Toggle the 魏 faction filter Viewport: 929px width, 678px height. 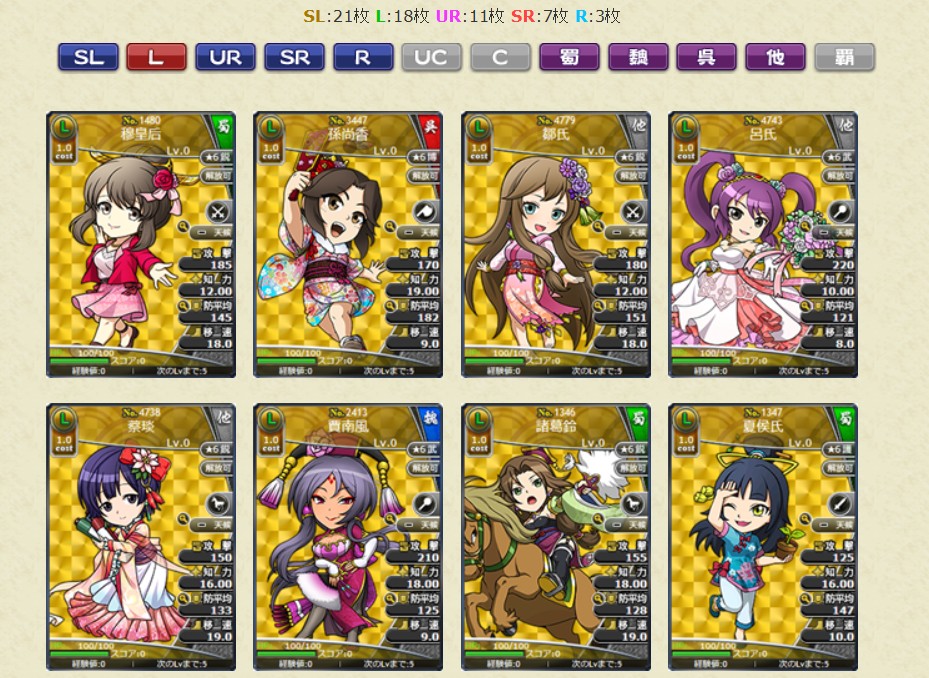[x=638, y=57]
